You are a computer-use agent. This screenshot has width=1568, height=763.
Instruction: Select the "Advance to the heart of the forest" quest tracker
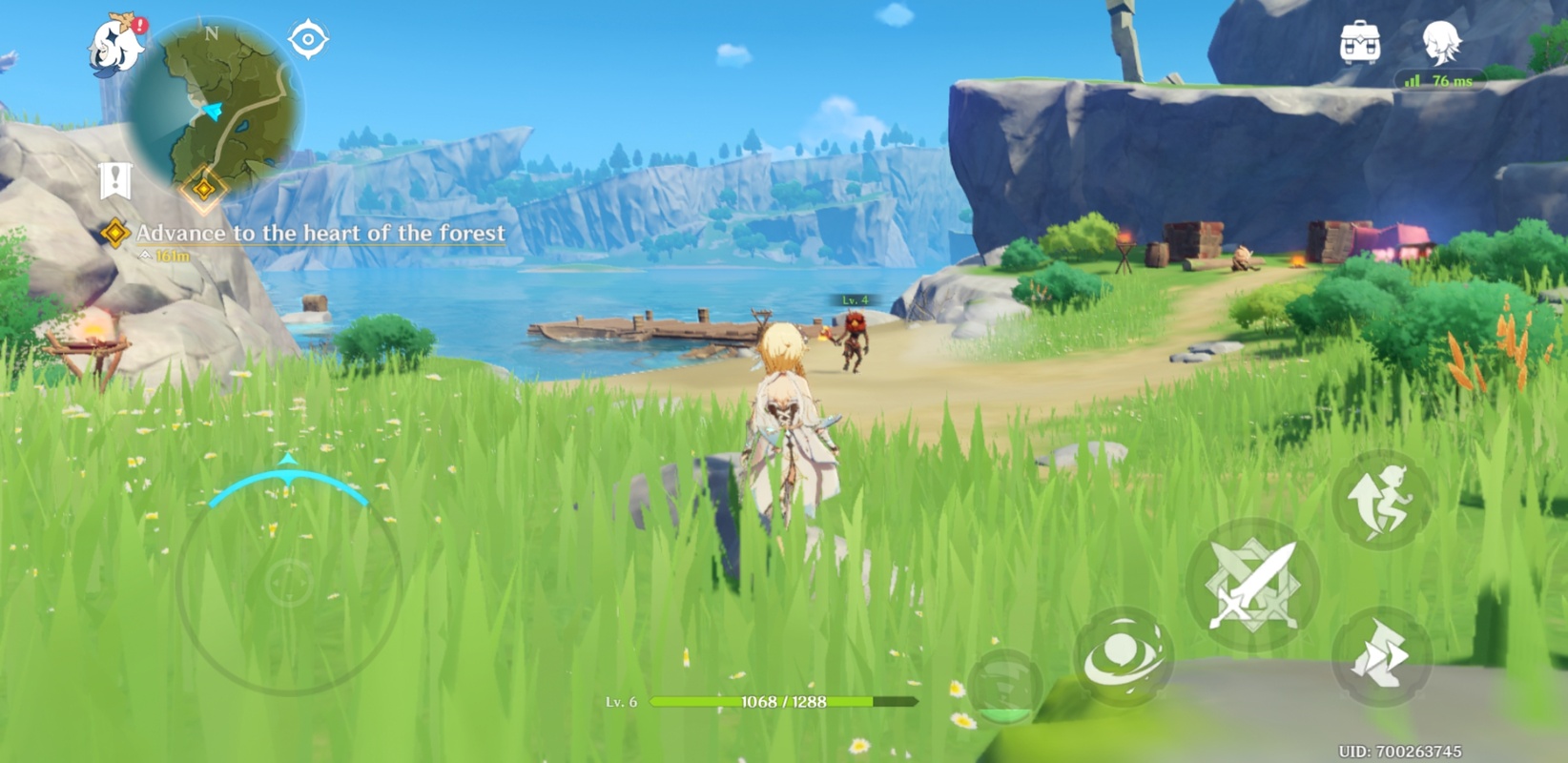point(319,234)
